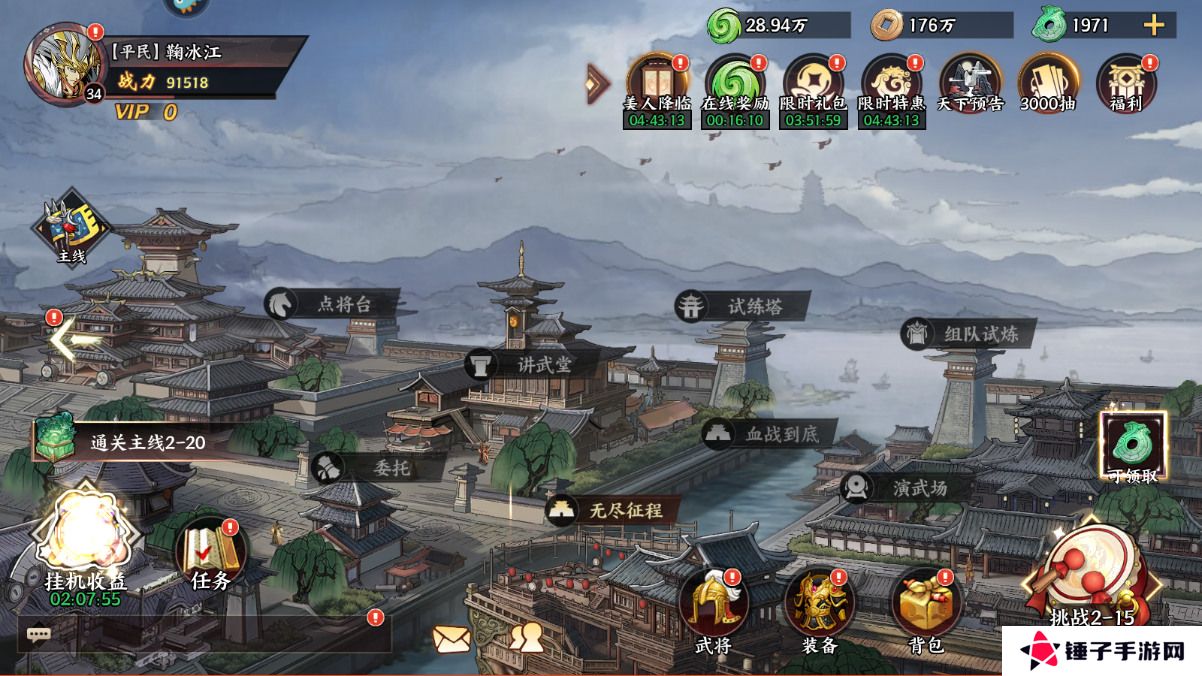This screenshot has height=676, width=1202.
Task: Claim the 在线奖励 online reward
Action: [x=734, y=82]
